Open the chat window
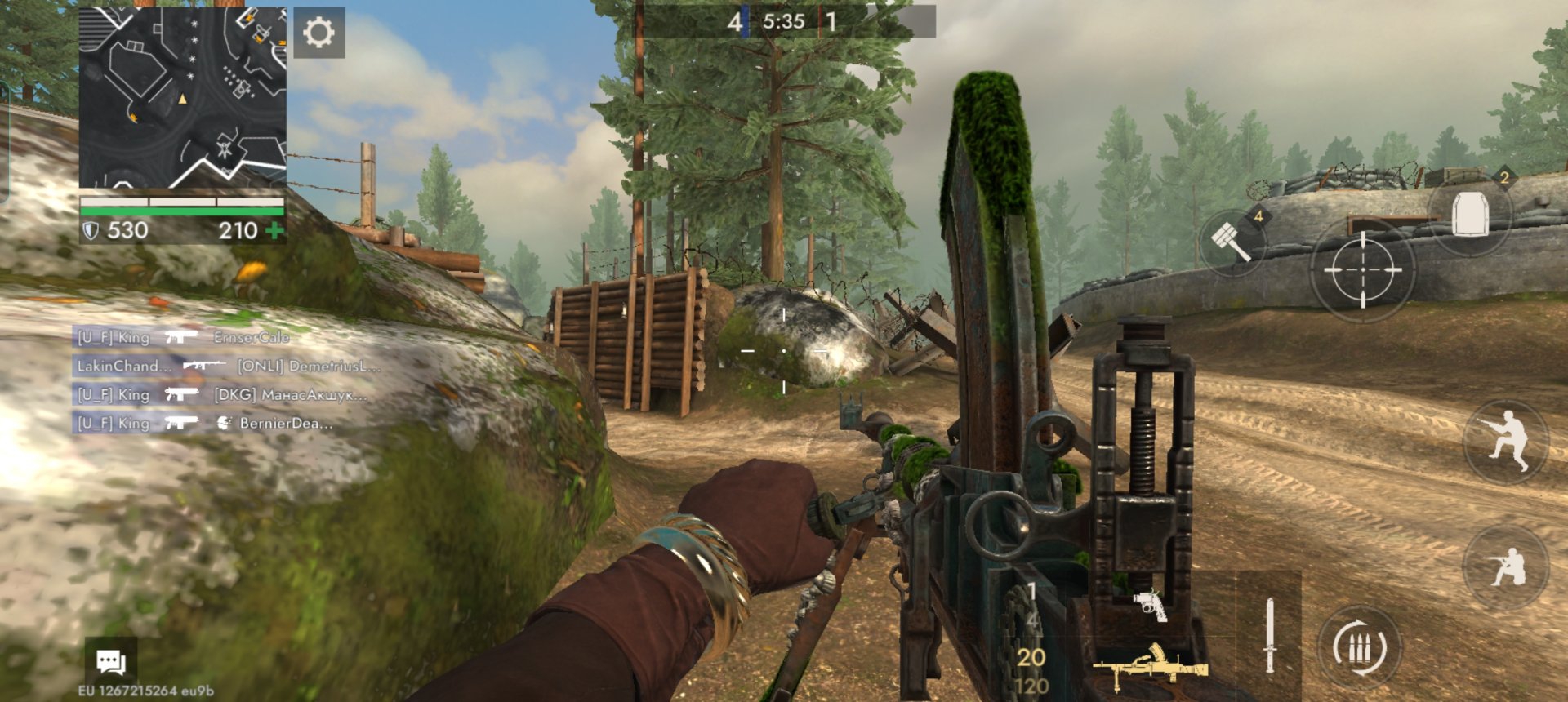 coord(111,661)
